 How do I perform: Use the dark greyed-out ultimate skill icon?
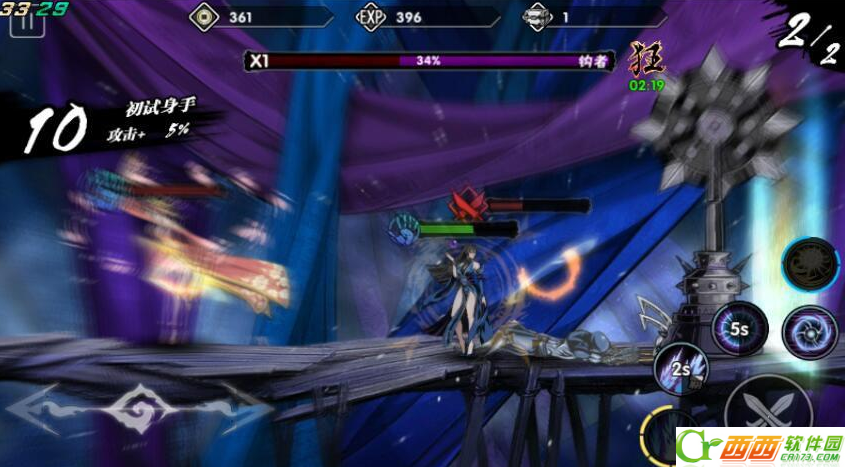tap(809, 264)
